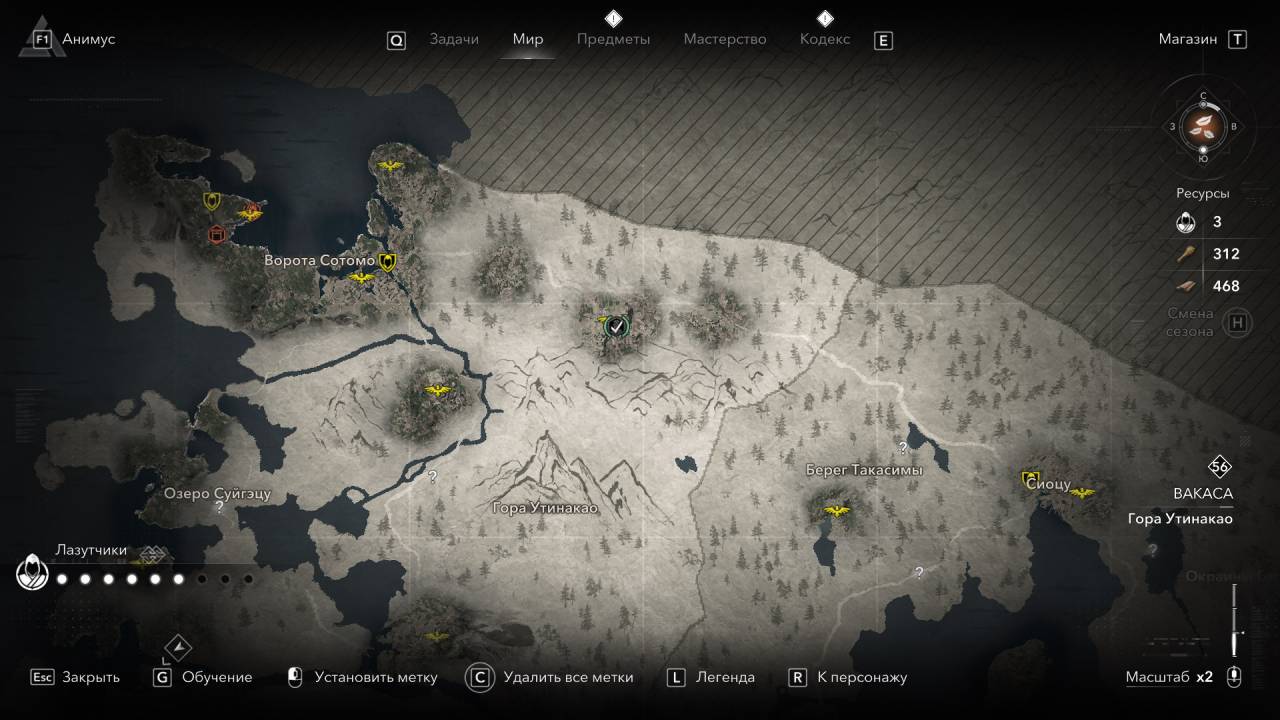Screen dimensions: 1280x720
Task: Activate Смена сезона
Action: tap(1238, 323)
